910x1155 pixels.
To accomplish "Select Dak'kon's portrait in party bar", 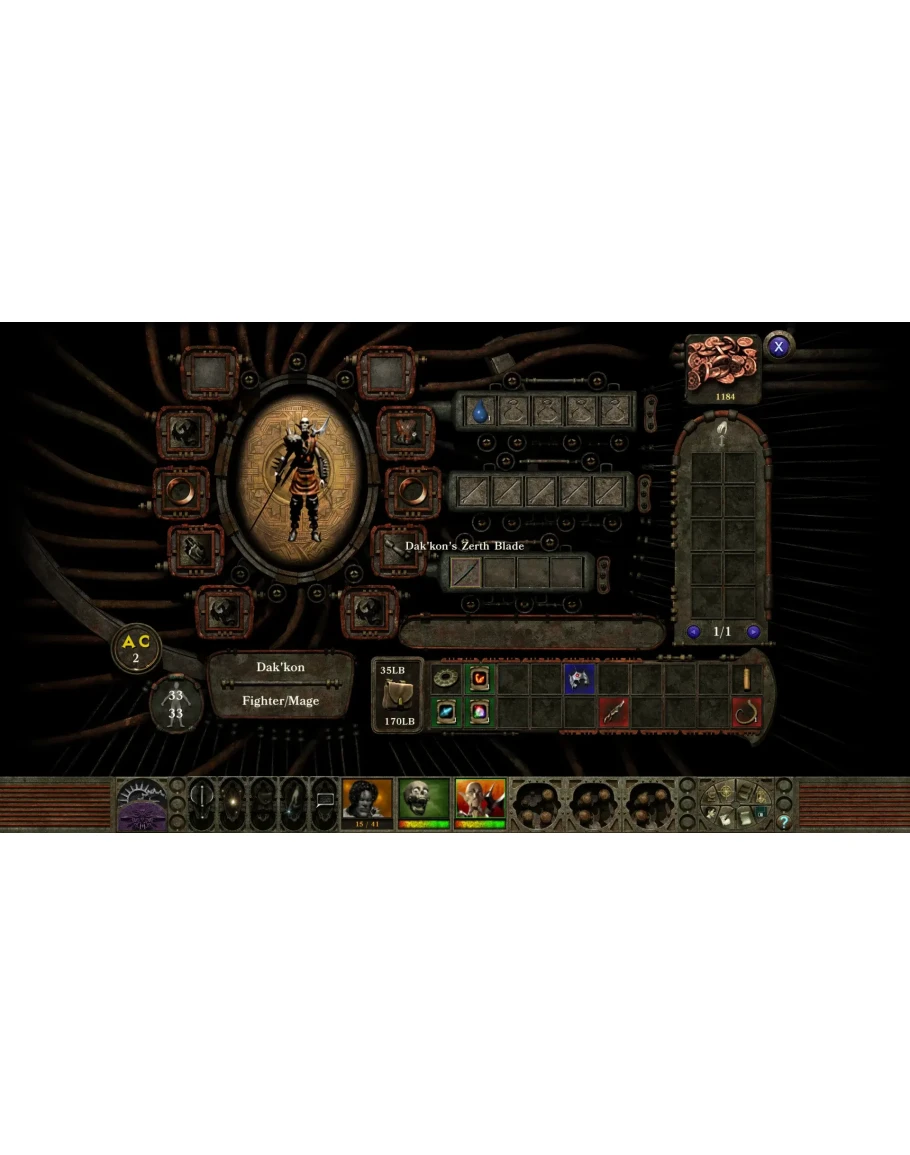I will 480,802.
